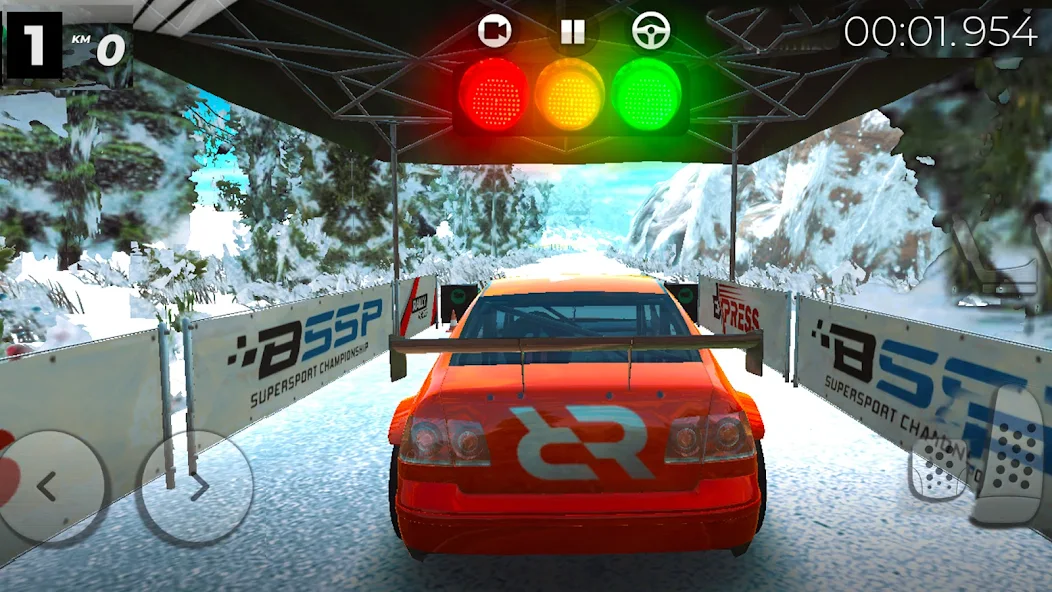The height and width of the screenshot is (592, 1052).
Task: Pause the race
Action: pyautogui.click(x=572, y=31)
